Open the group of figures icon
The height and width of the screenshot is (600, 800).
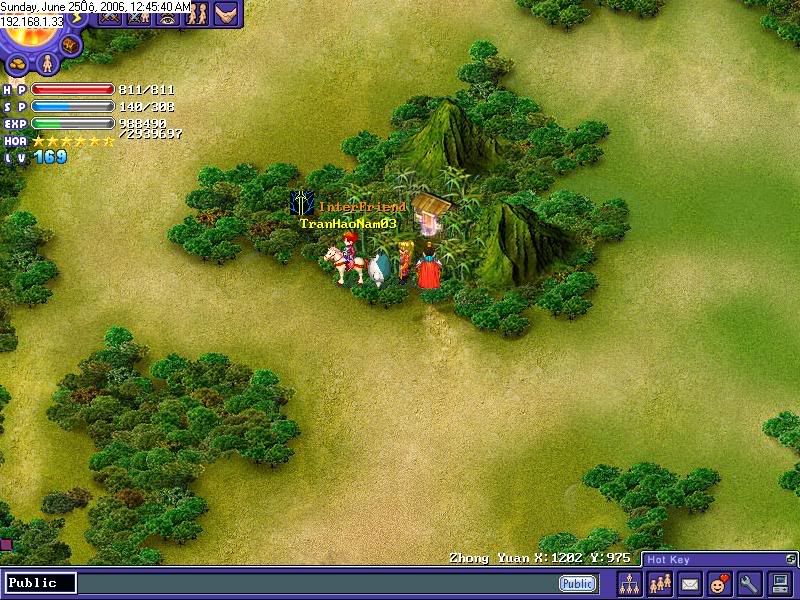[x=660, y=584]
